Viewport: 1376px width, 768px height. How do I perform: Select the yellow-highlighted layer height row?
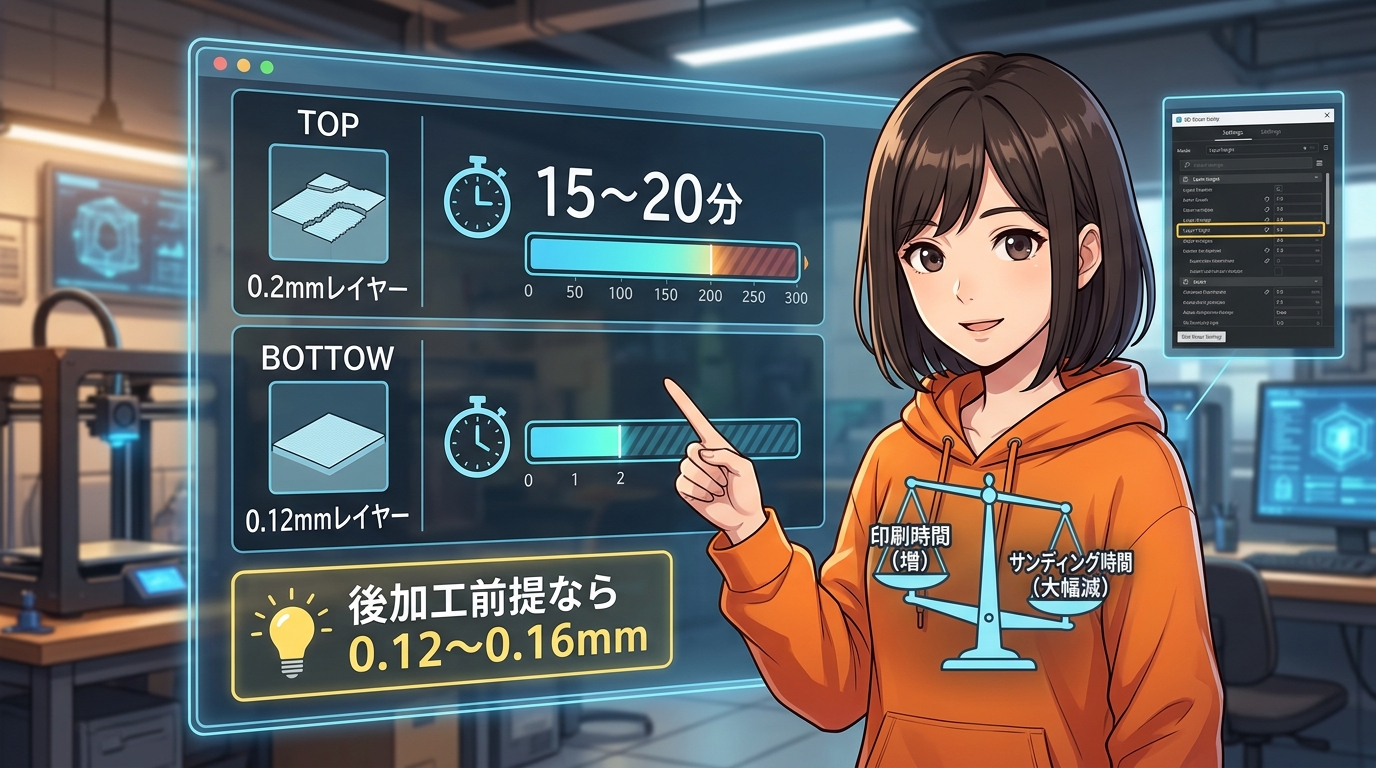[x=1250, y=229]
